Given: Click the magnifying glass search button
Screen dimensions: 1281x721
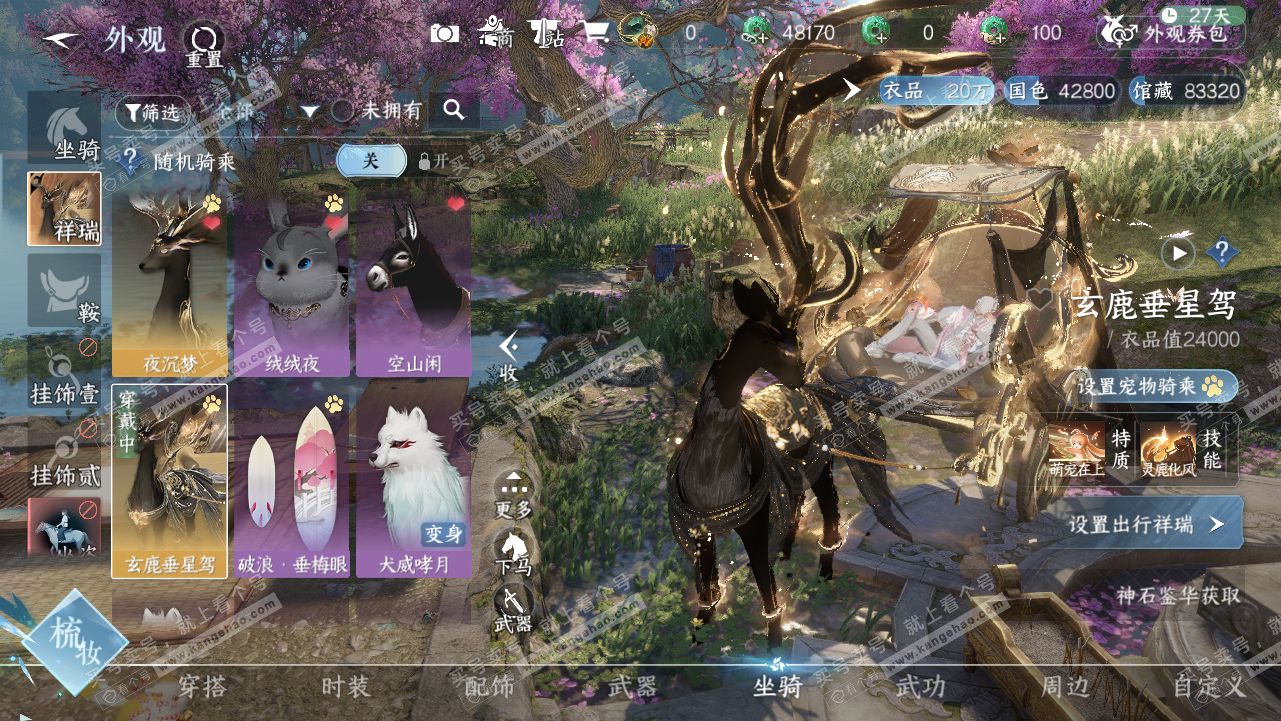Looking at the screenshot, I should 454,111.
